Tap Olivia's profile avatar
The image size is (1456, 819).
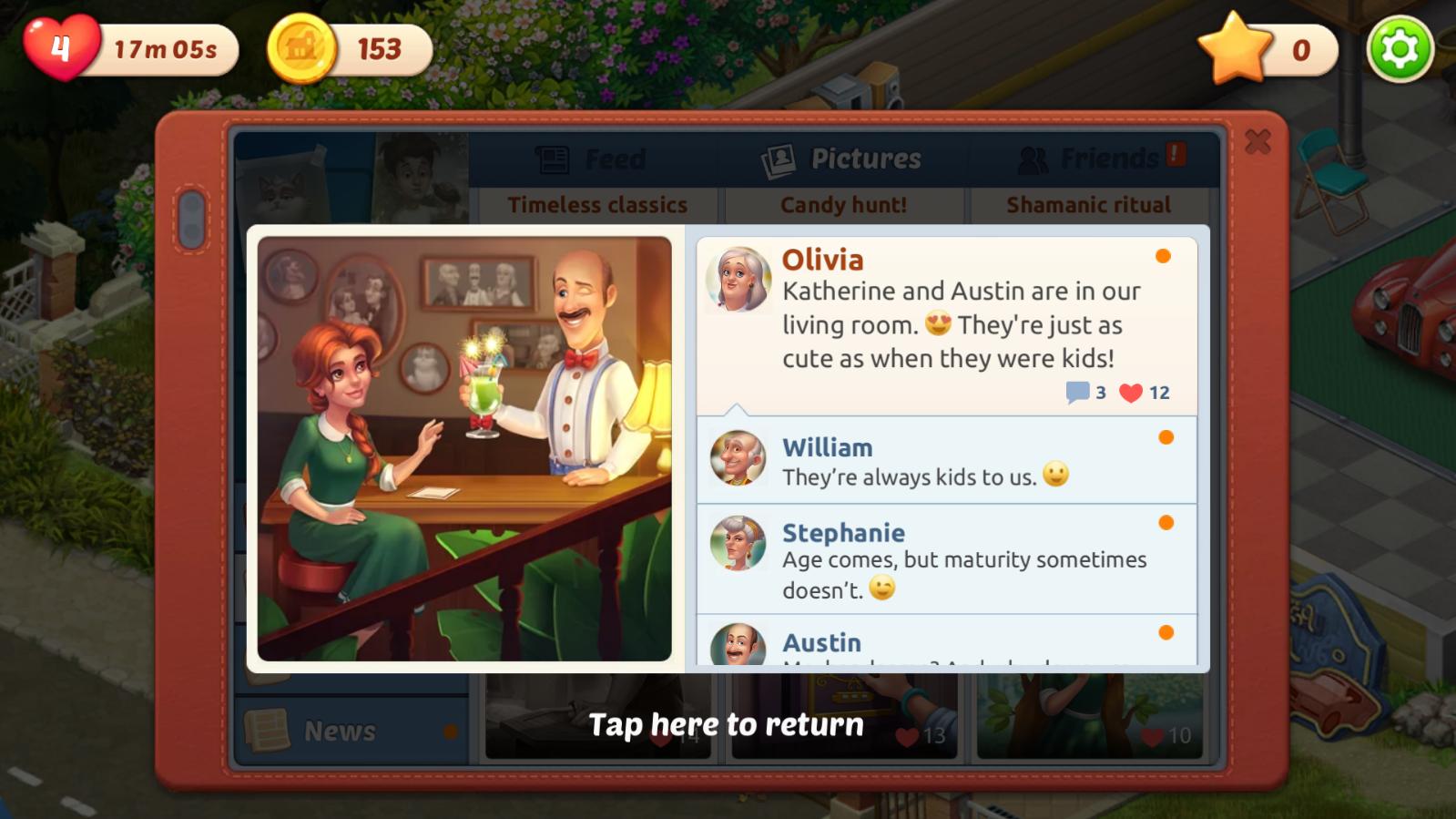(x=738, y=279)
